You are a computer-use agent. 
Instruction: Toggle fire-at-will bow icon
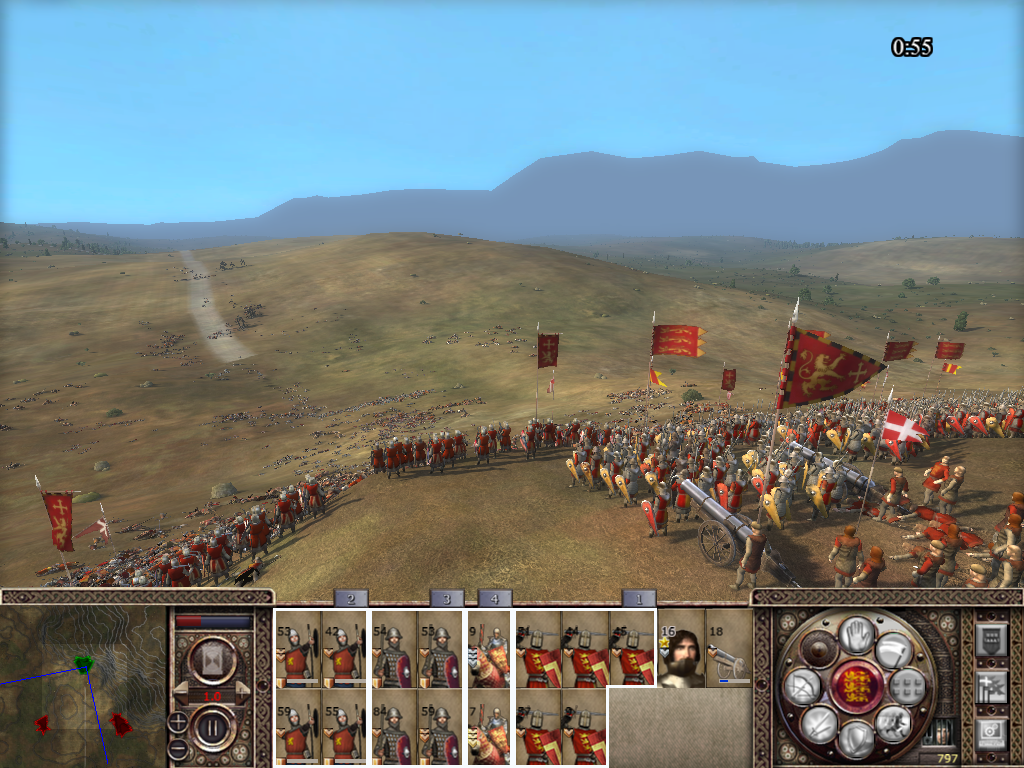point(802,687)
